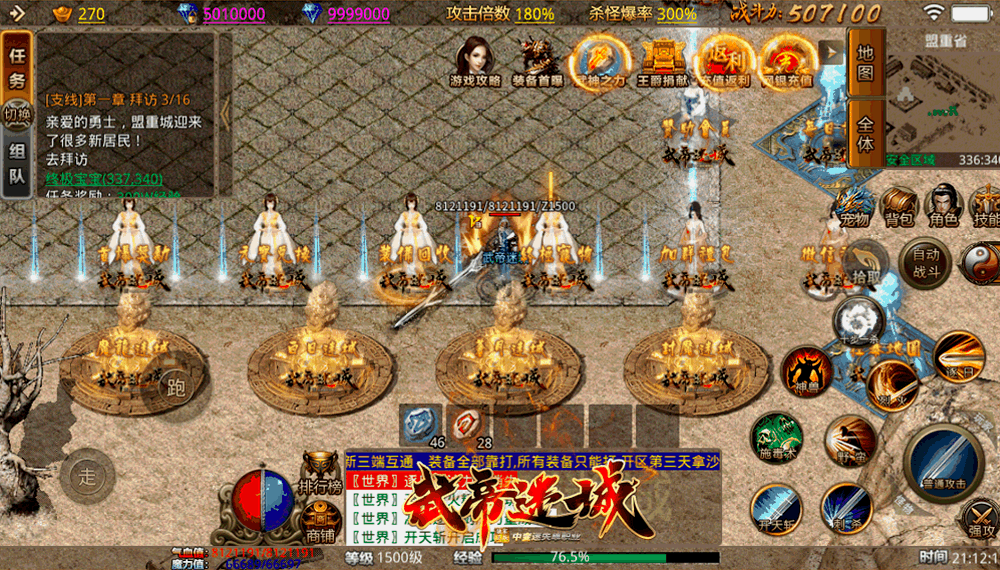Screen dimensions: 1000x570
Task: Select the 全体 tab button
Action: 865,133
